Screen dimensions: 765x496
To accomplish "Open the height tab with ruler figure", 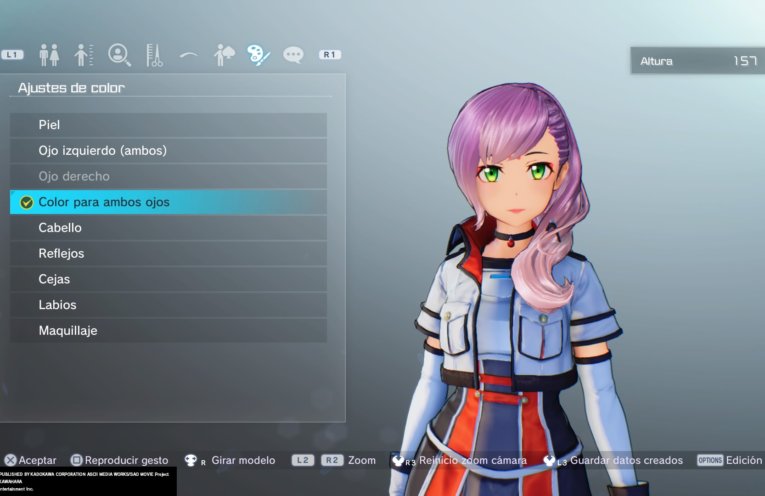I will (84, 55).
